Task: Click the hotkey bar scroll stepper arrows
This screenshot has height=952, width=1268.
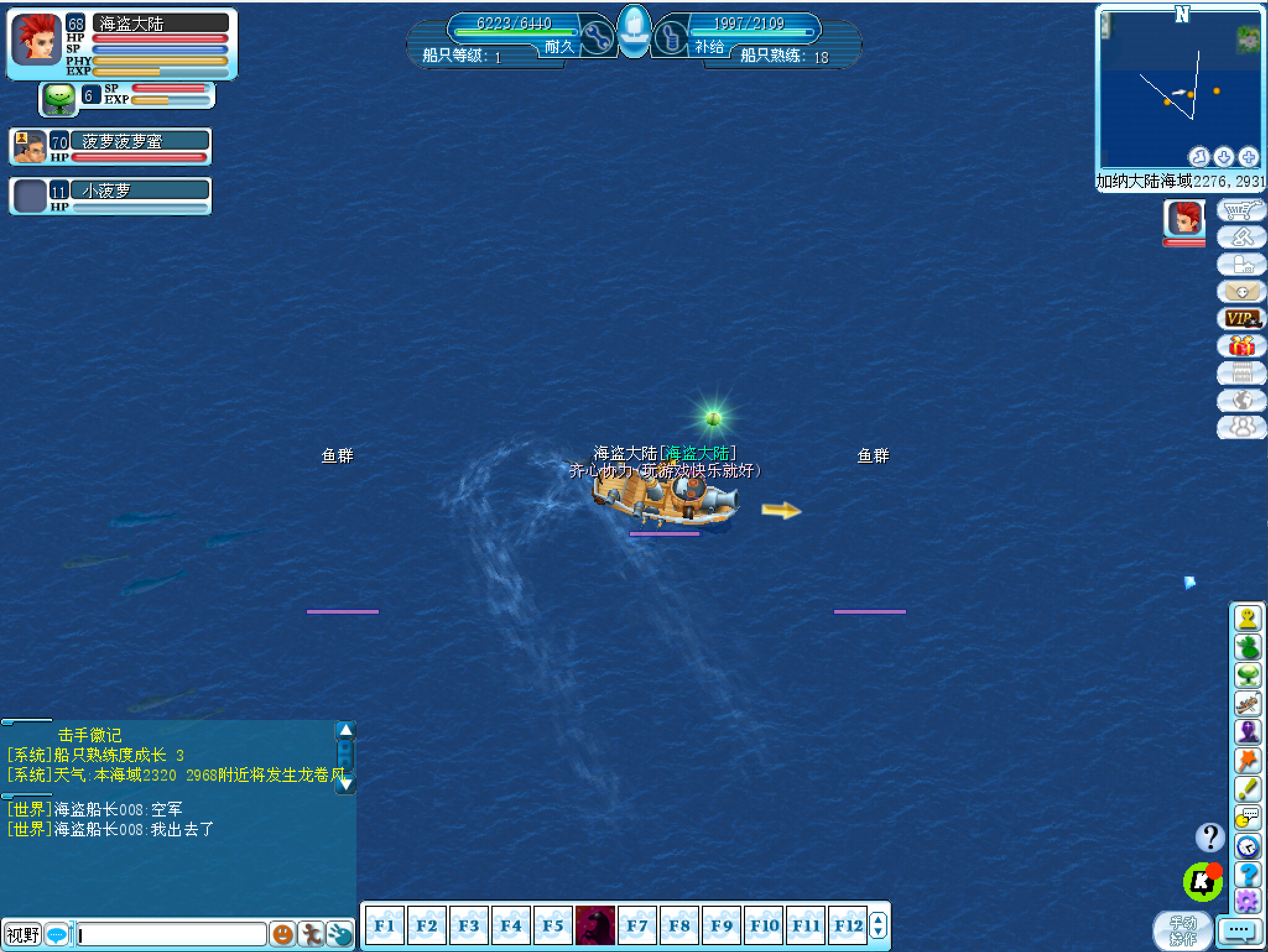Action: [879, 926]
